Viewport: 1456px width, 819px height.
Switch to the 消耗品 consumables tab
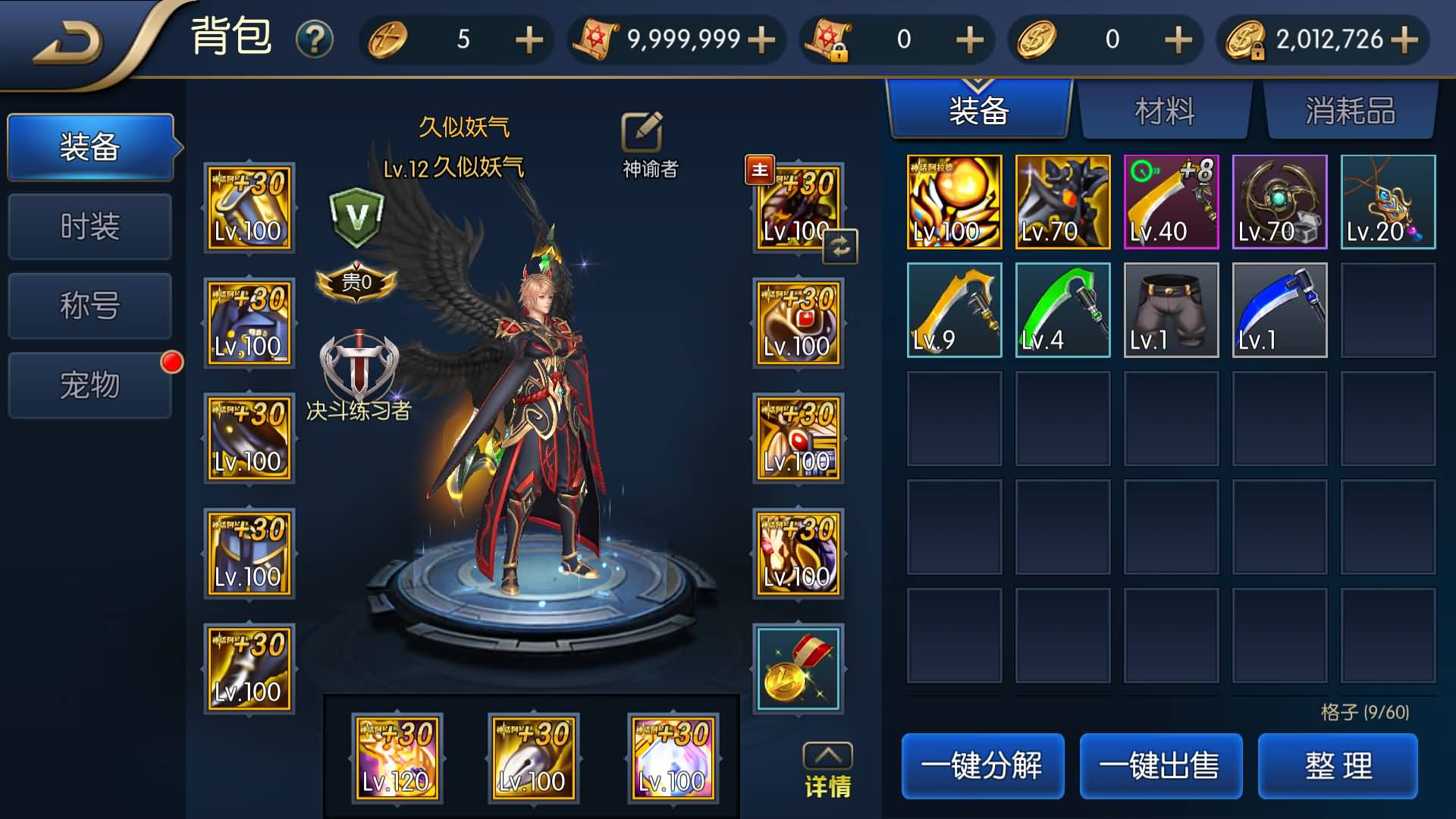click(1351, 111)
